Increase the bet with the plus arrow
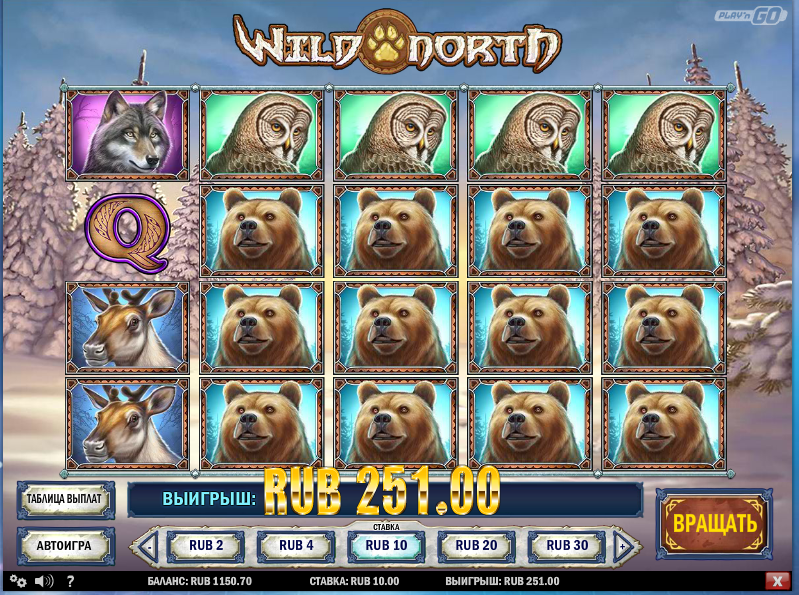 (624, 547)
